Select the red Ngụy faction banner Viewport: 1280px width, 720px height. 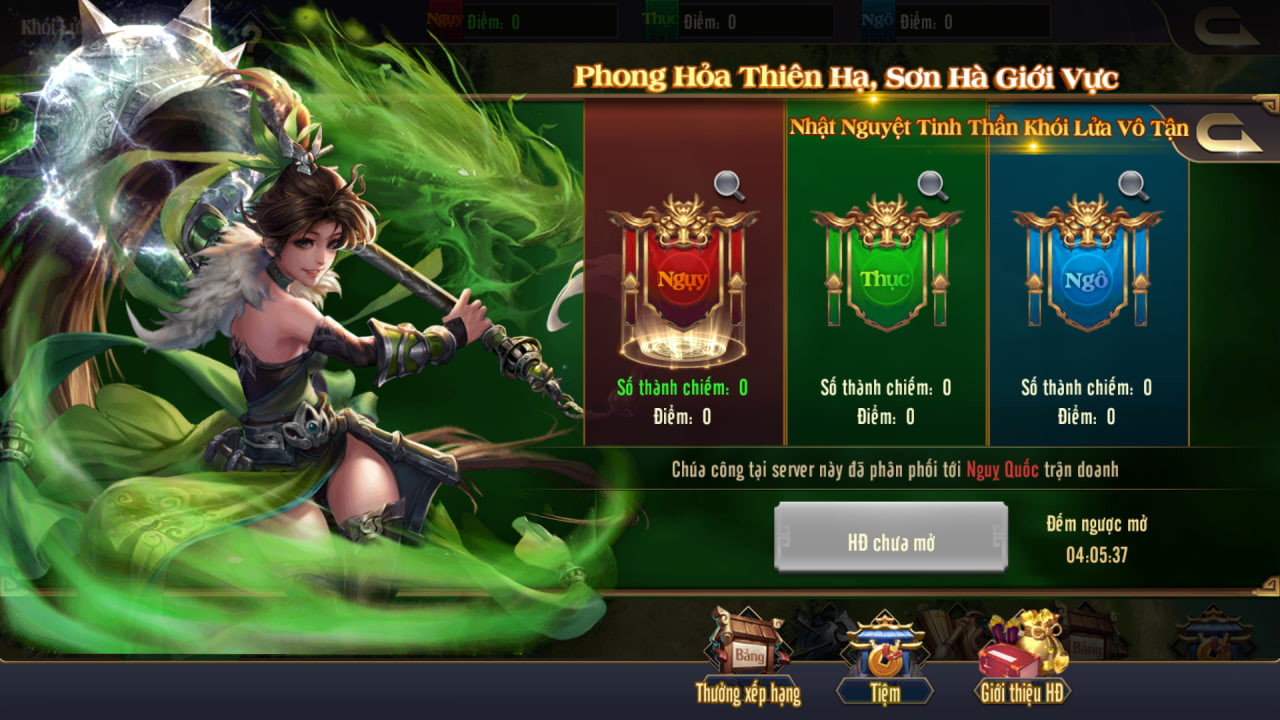(x=685, y=277)
